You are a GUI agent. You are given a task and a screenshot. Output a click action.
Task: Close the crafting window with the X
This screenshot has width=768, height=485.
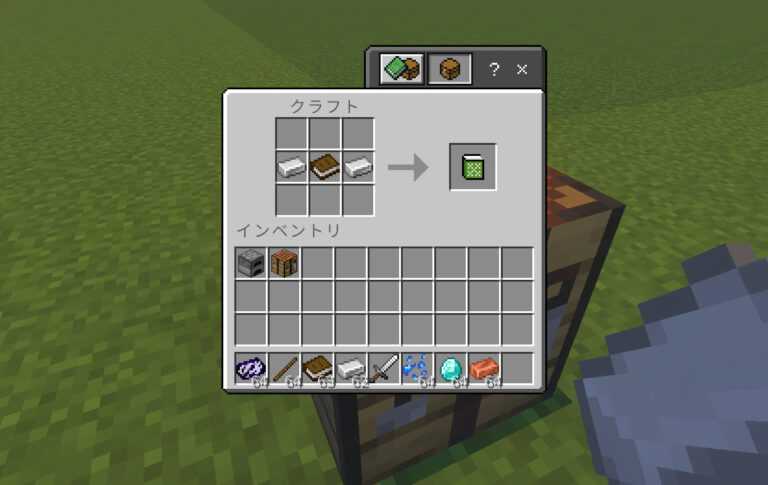[x=522, y=70]
